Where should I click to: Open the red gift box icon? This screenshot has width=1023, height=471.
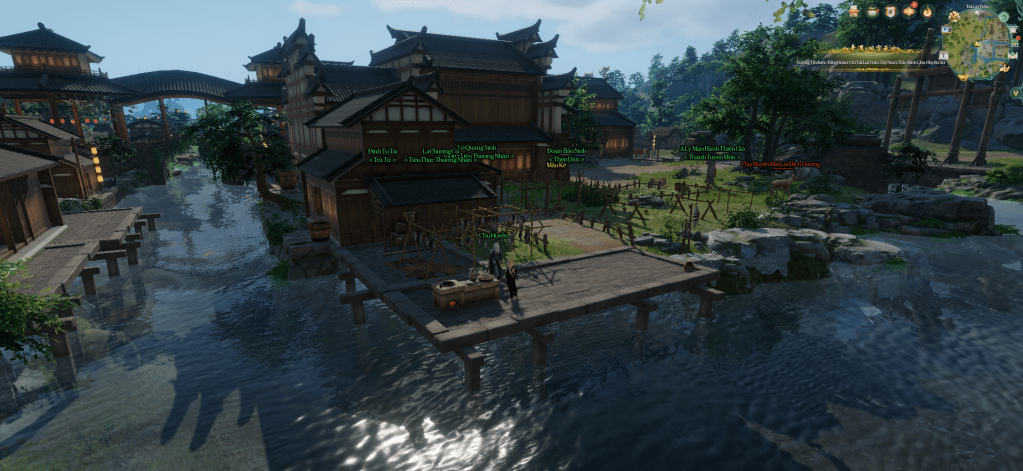click(854, 11)
